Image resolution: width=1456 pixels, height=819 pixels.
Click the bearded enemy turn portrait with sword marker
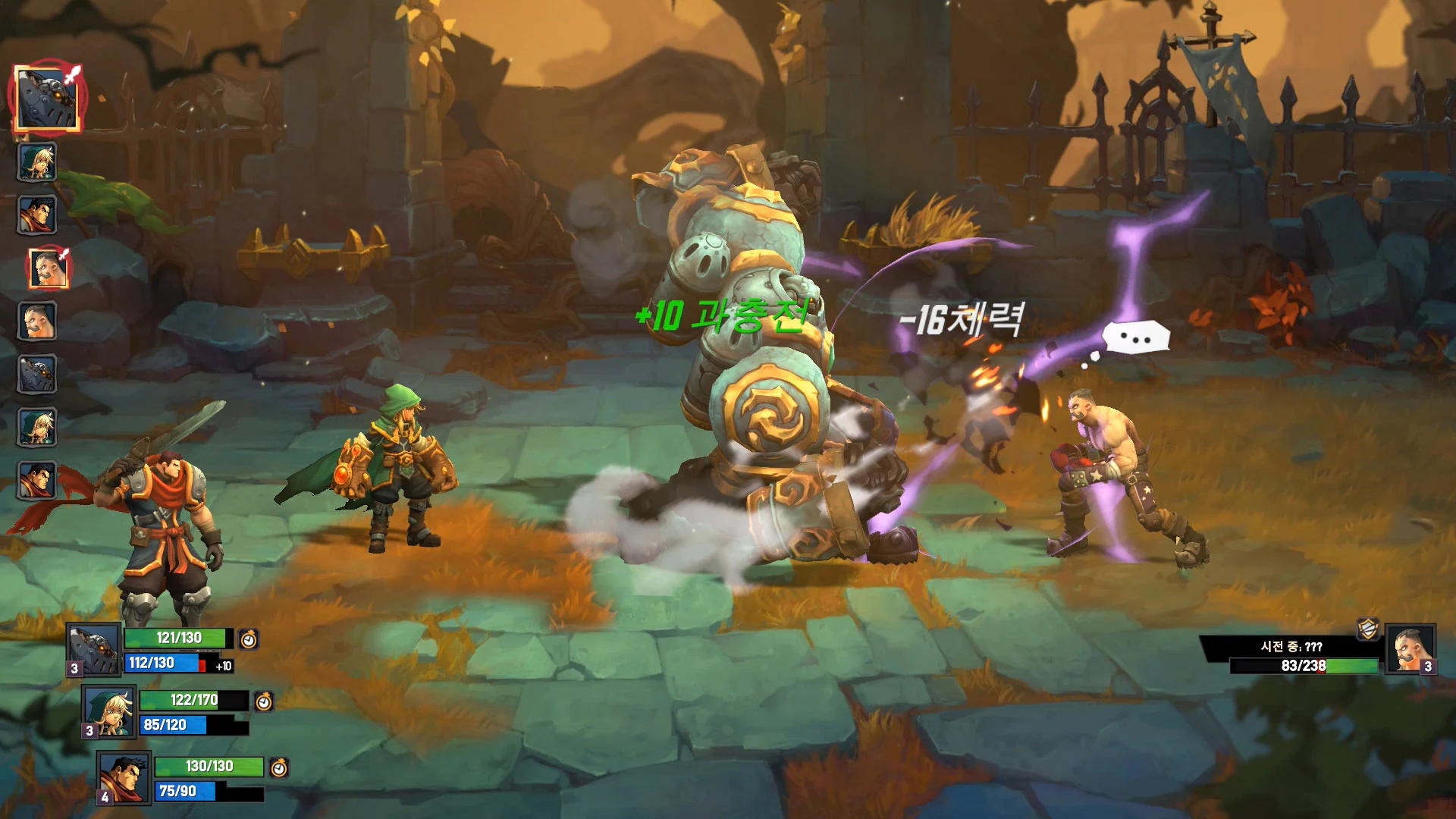(49, 268)
